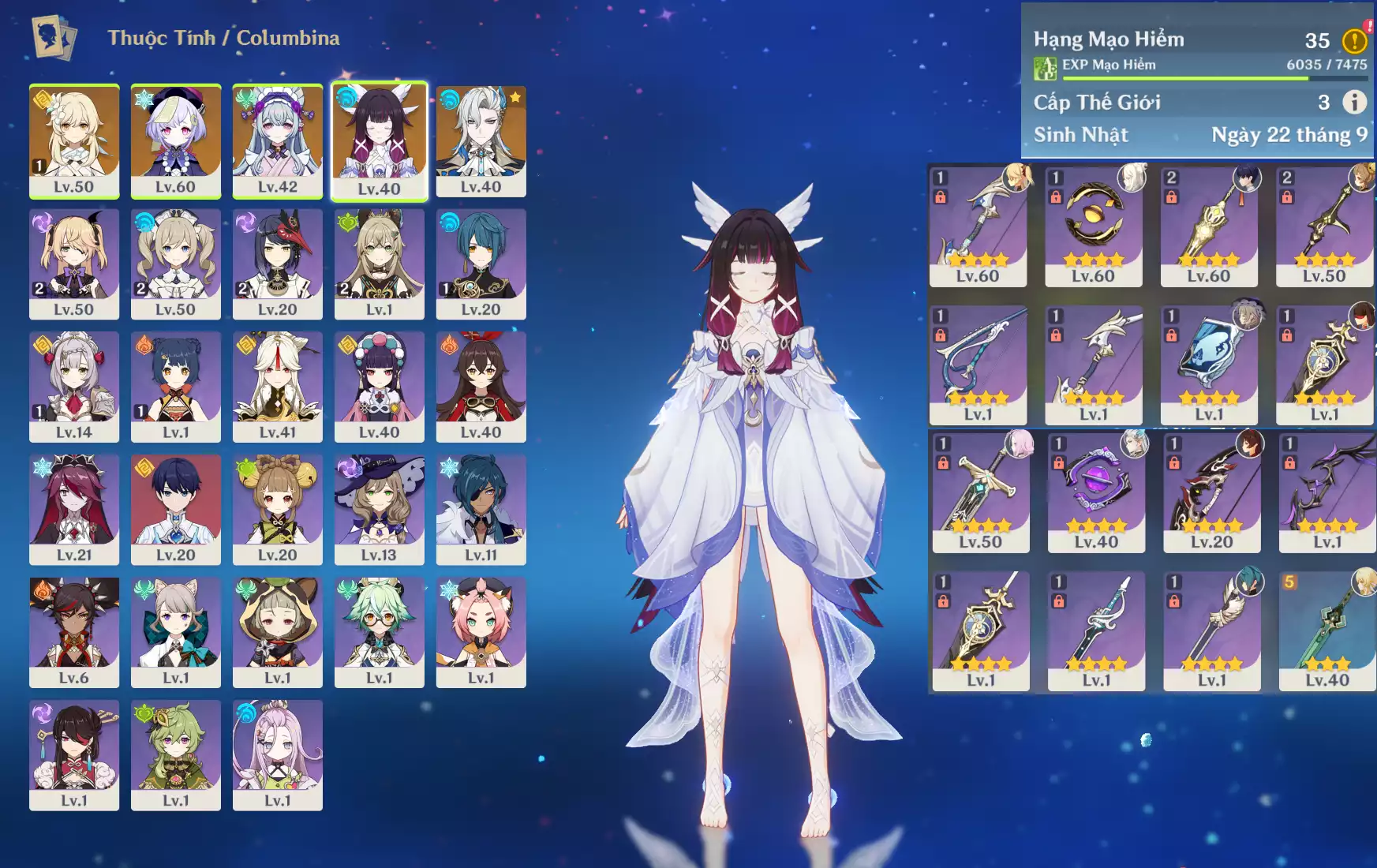Choose Barbara's Lv.50 portrait
Viewport: 1377px width, 868px height.
(175, 263)
